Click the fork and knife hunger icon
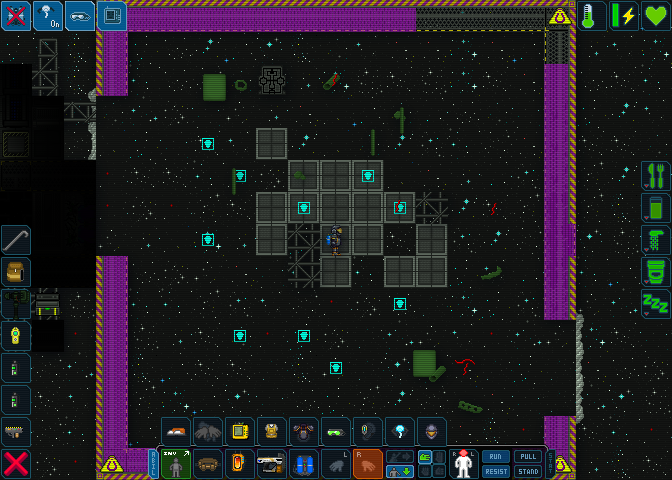Viewport: 672px width, 480px height. 656,176
